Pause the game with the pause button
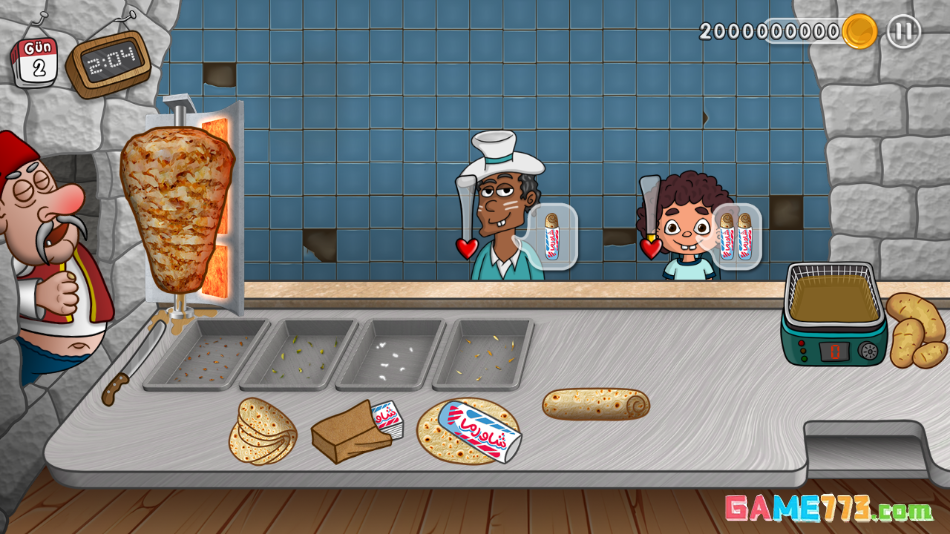This screenshot has width=950, height=534. (x=903, y=31)
